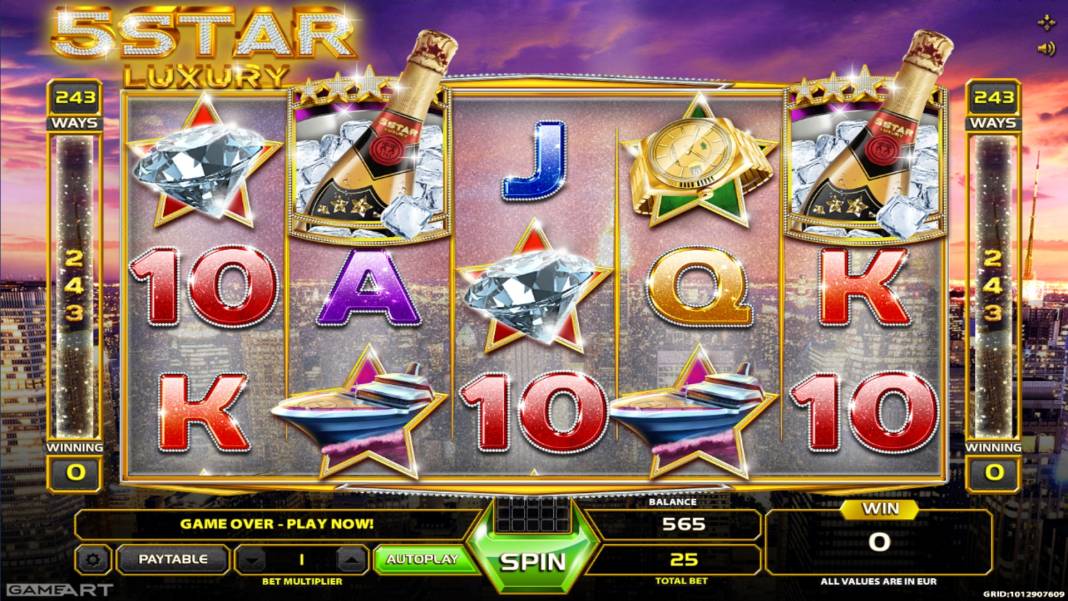Screen dimensions: 1068x601
Task: Start Autoplay mode
Action: (x=421, y=559)
